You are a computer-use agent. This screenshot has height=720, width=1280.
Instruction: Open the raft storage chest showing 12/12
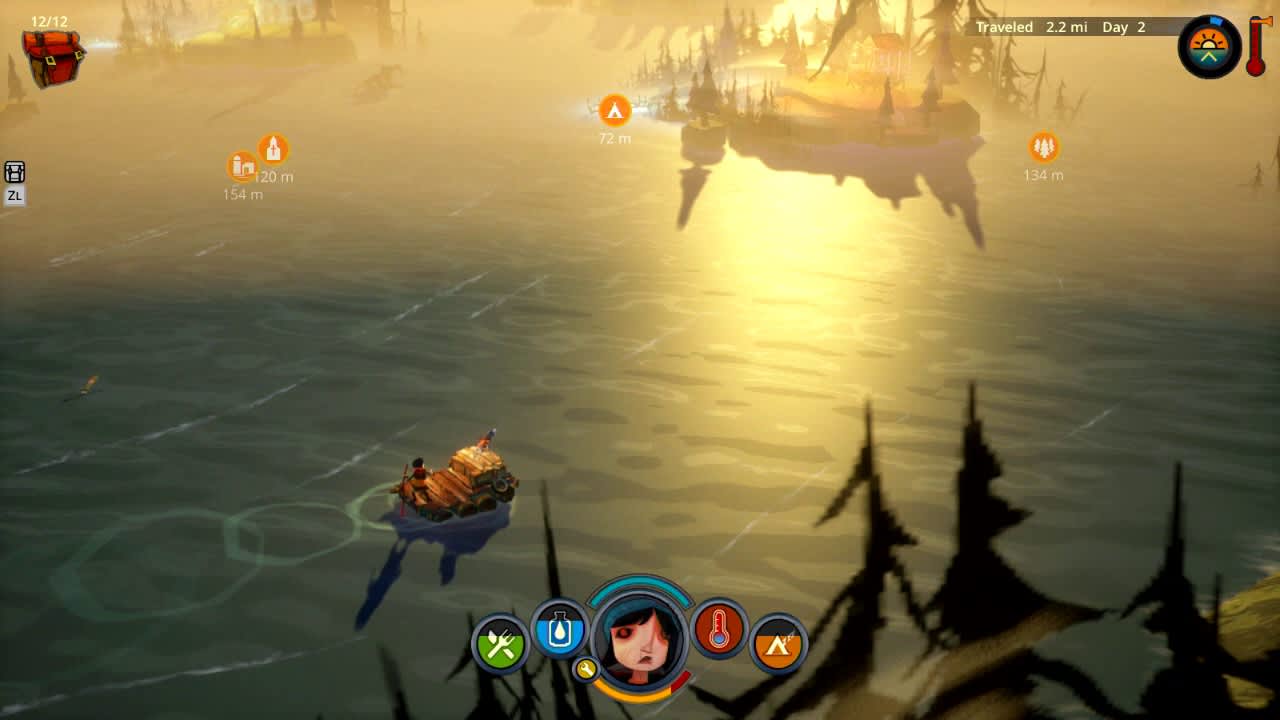(52, 55)
